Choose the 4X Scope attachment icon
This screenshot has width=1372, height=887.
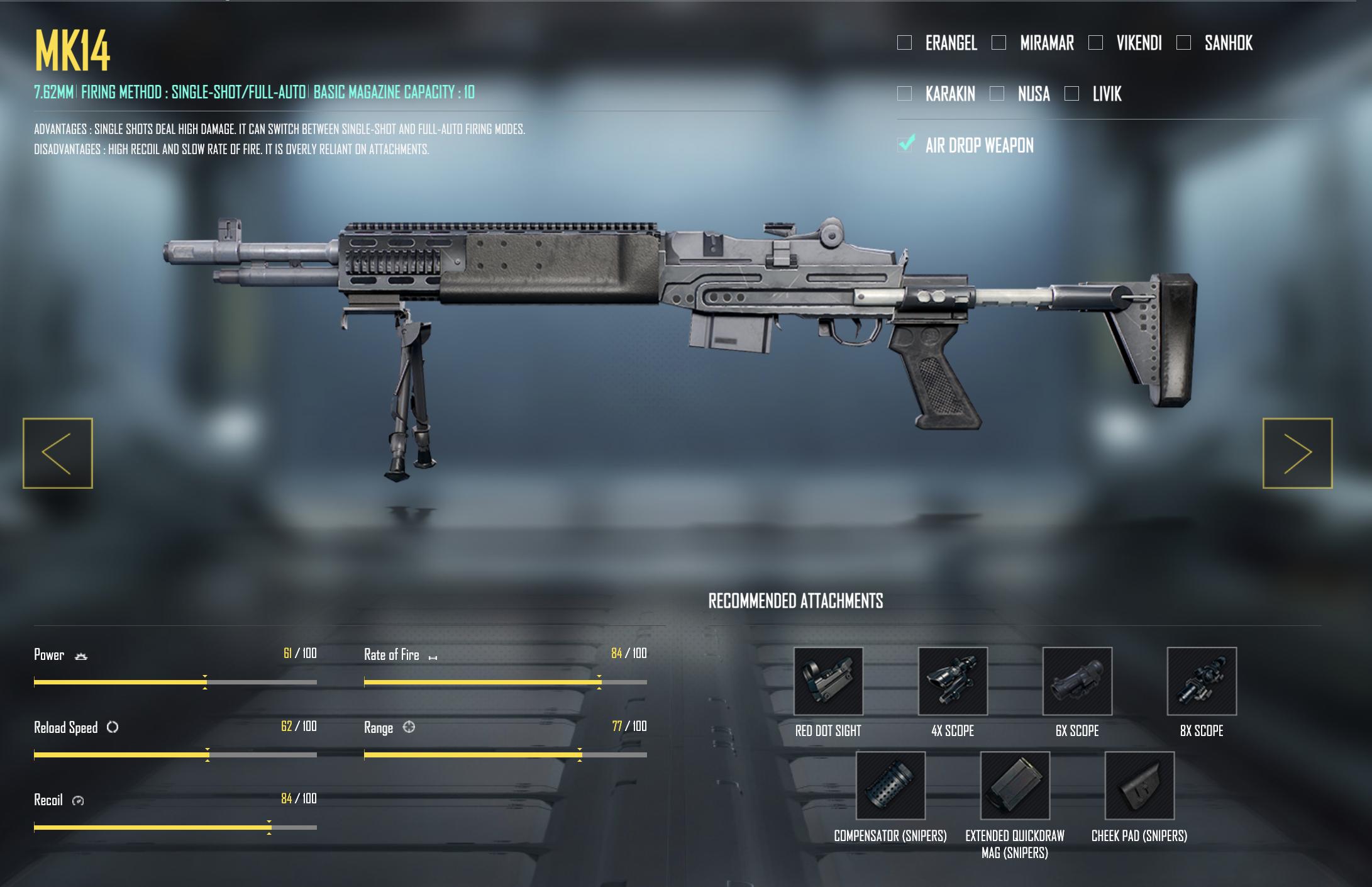tap(953, 681)
